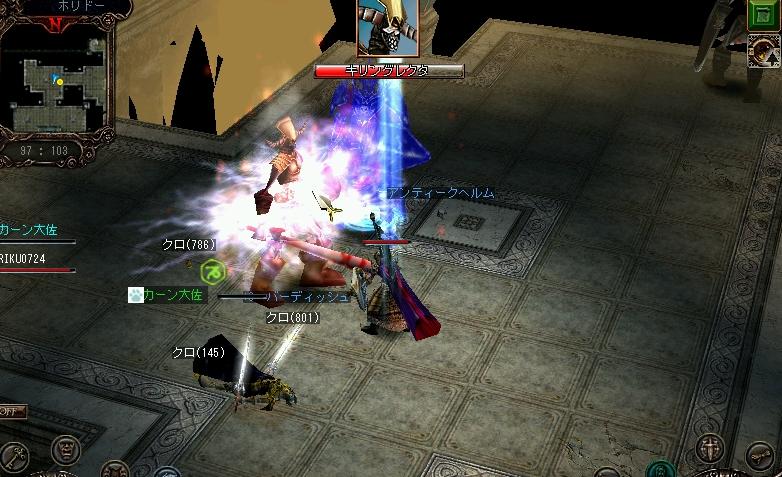Screen dimensions: 782x477
Task: Click the round key icon button
Action: 14,456
